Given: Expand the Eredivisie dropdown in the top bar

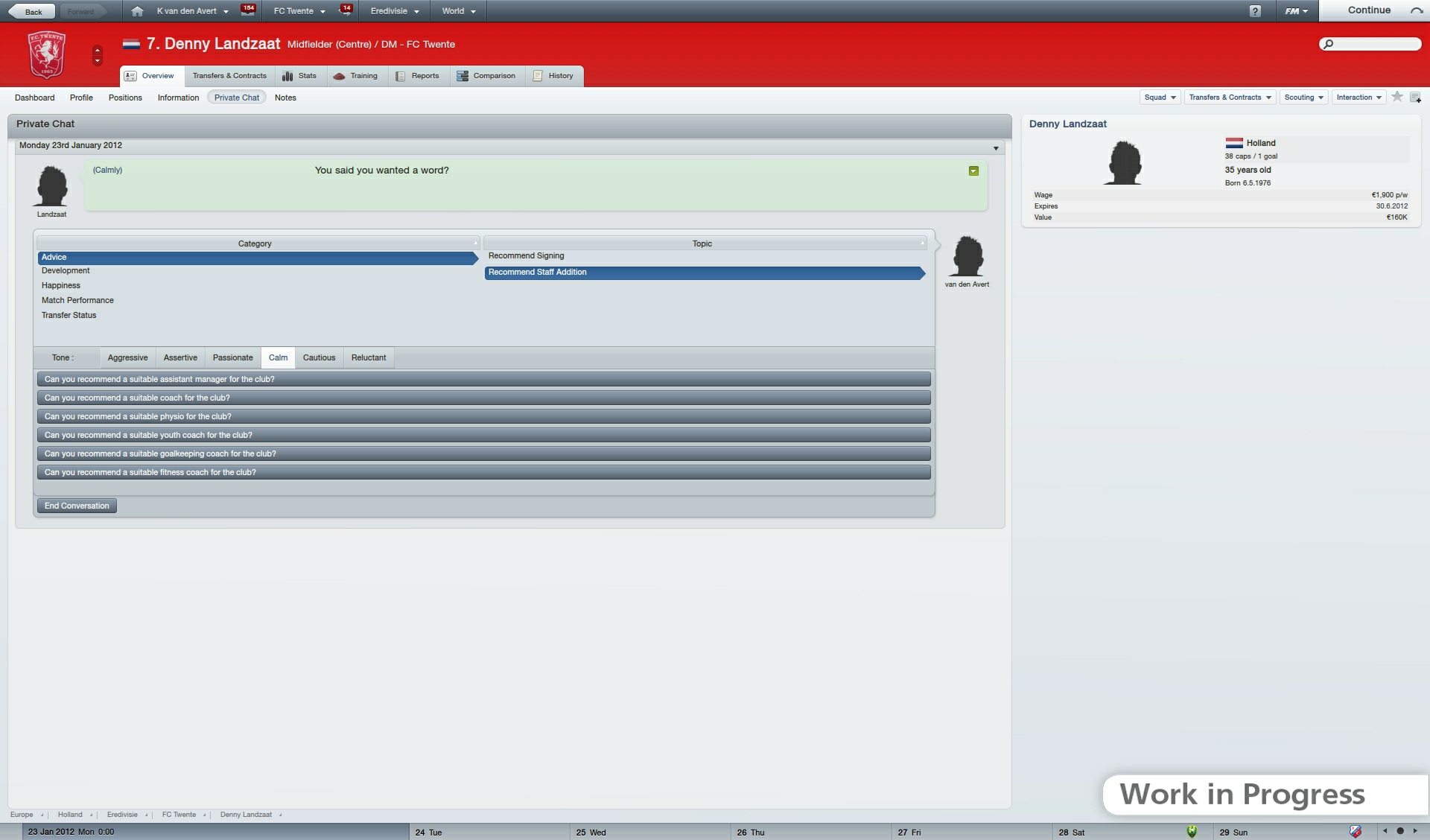Looking at the screenshot, I should coord(395,10).
